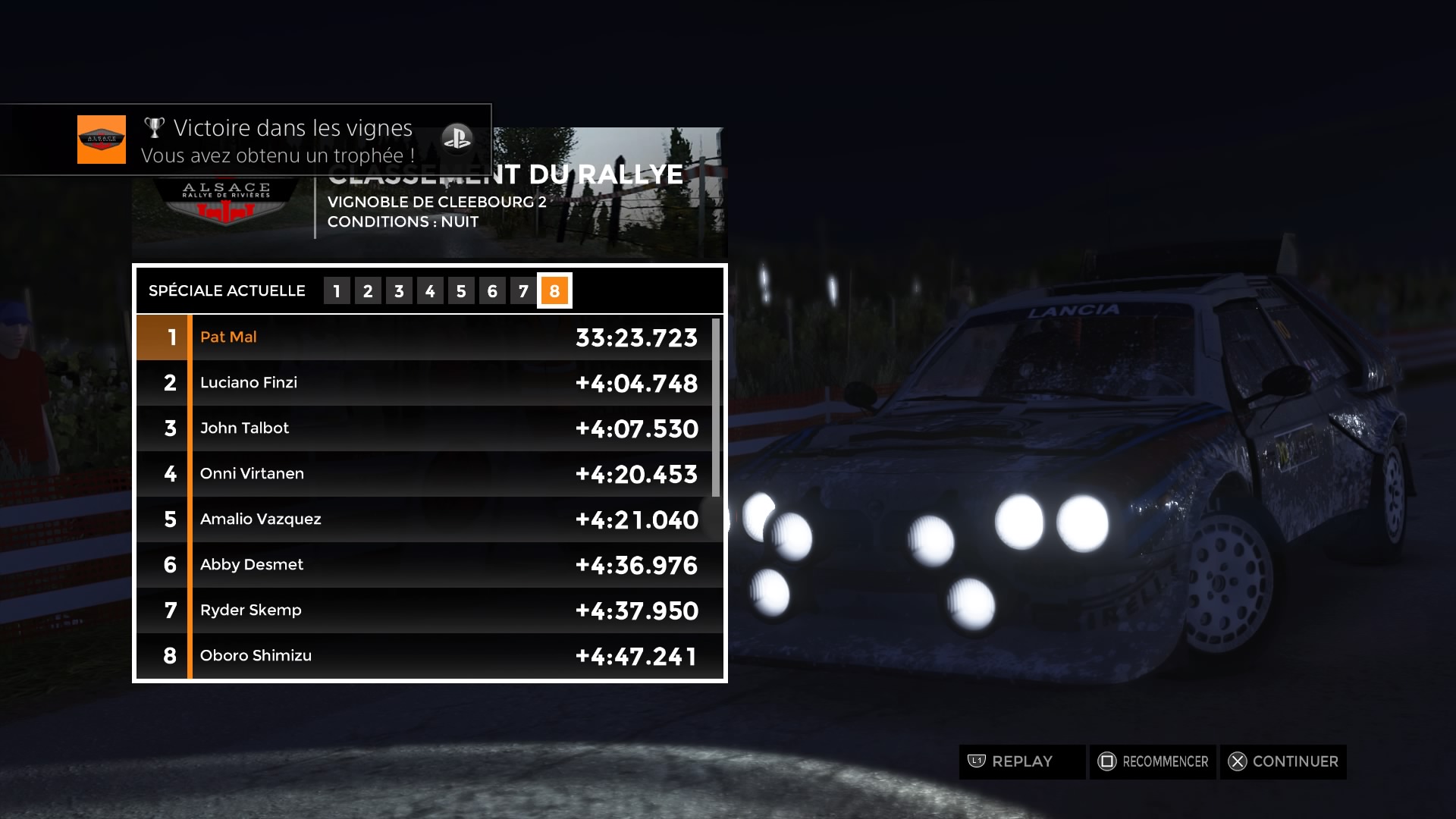The height and width of the screenshot is (819, 1456).
Task: Click Luciano Finzi's leaderboard row
Action: 425,383
